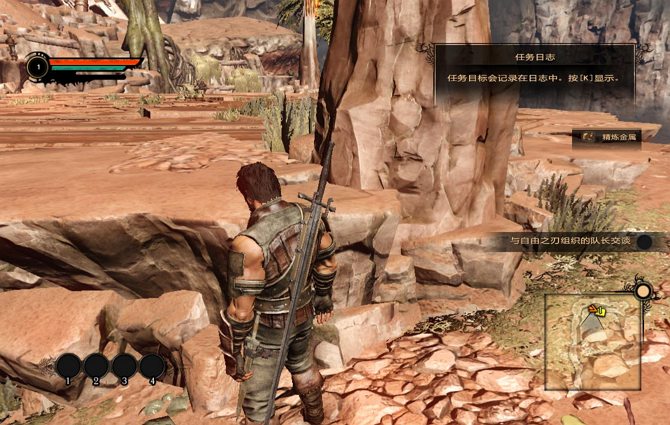
Task: Pick quick slot number 4
Action: pyautogui.click(x=152, y=366)
